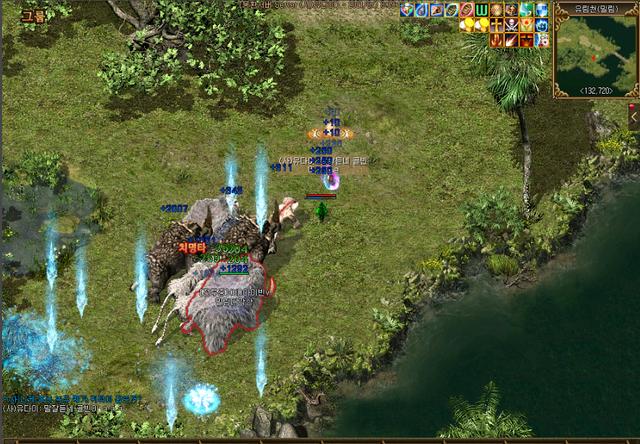Click the minimap zone name header
The height and width of the screenshot is (444, 640).
(596, 8)
